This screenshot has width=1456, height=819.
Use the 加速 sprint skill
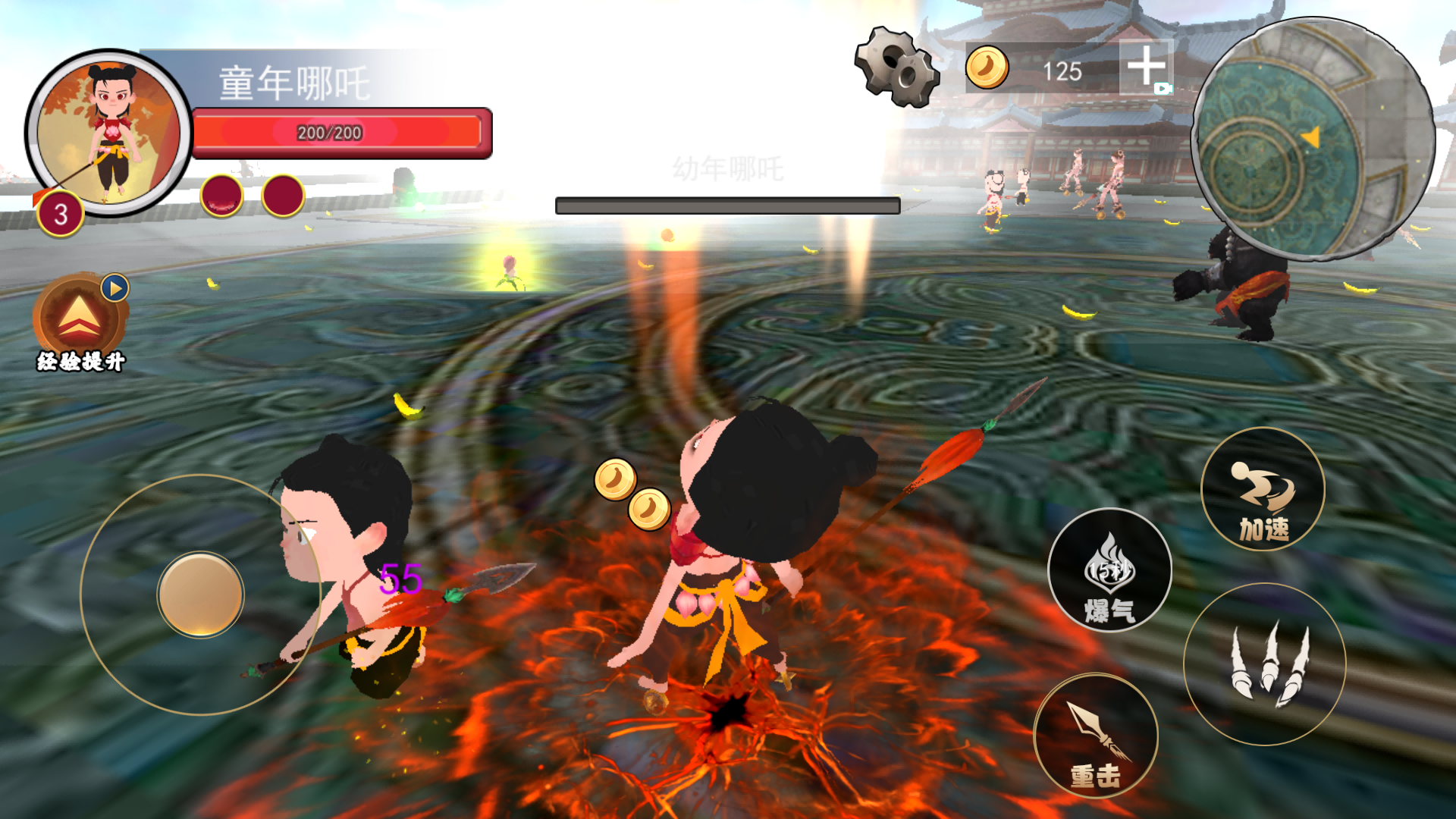click(x=1263, y=490)
